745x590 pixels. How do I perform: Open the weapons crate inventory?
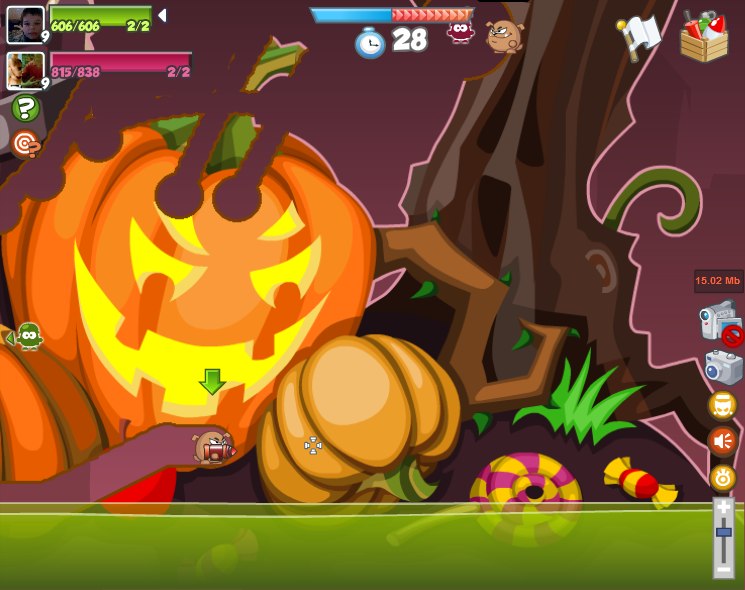click(704, 37)
